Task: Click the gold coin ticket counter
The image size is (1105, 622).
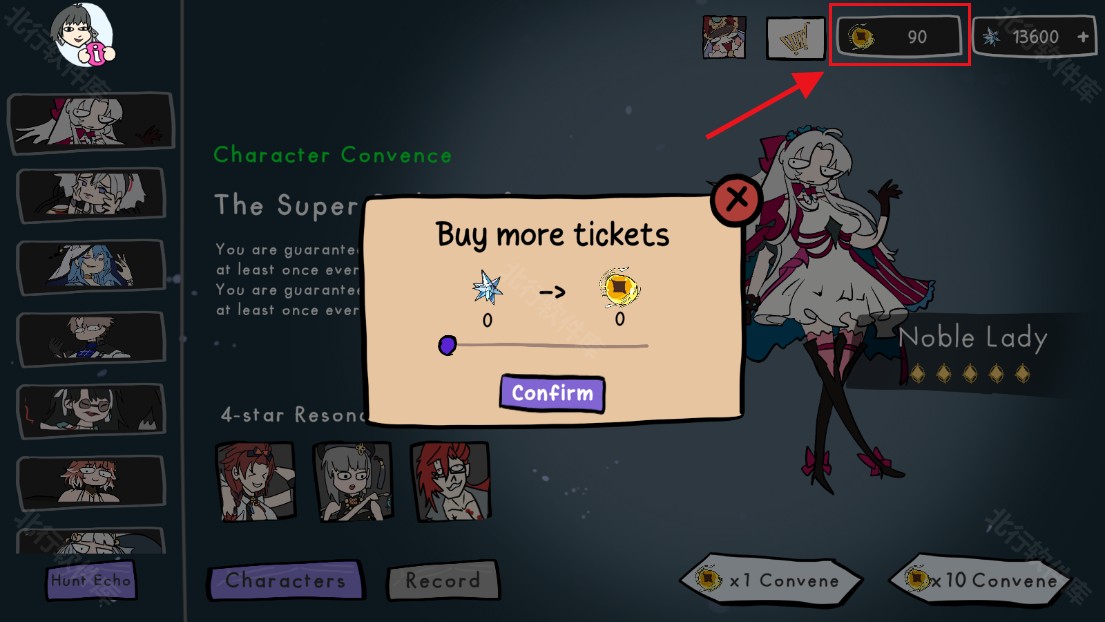Action: 899,37
